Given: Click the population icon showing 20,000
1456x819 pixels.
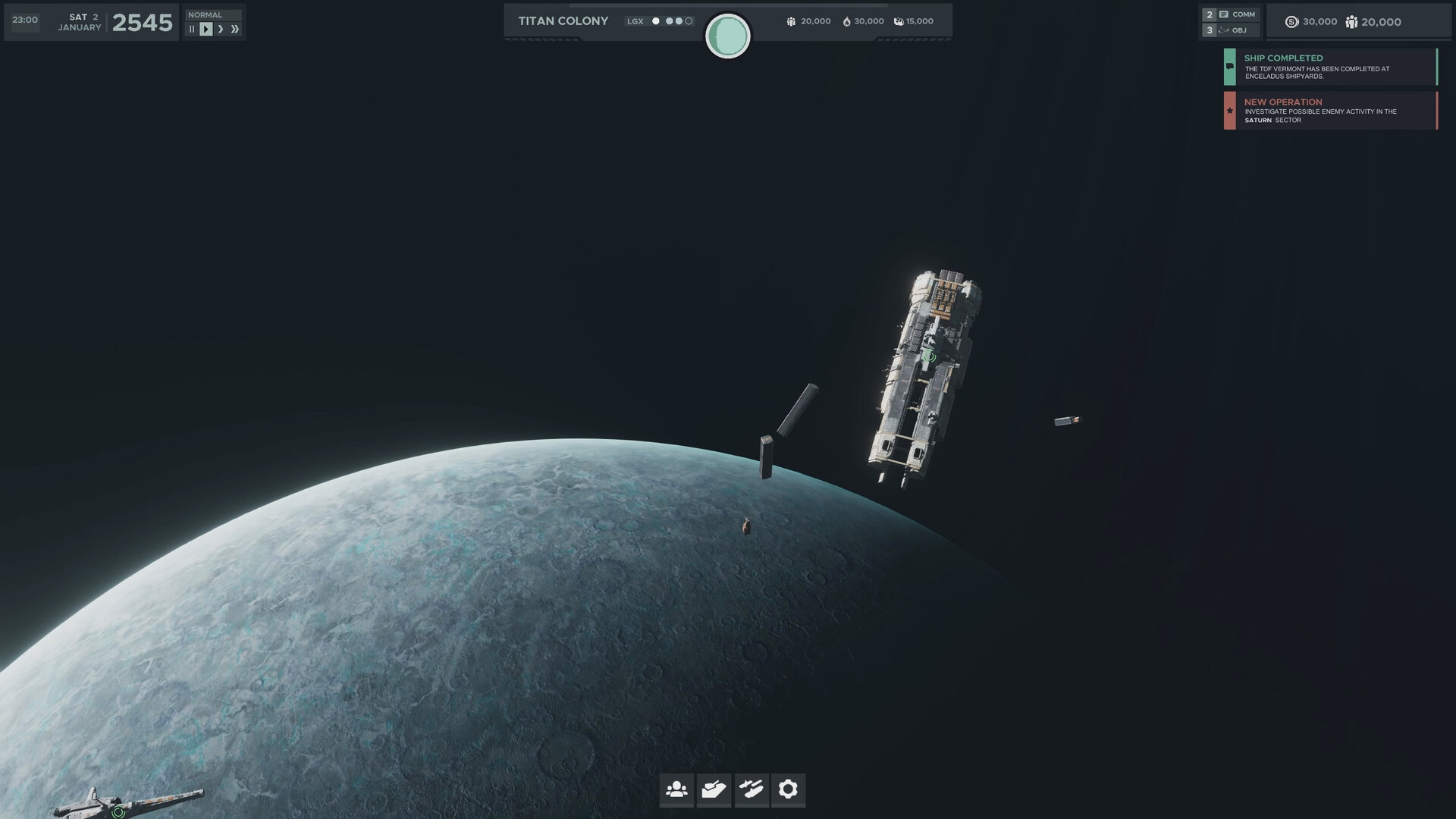Looking at the screenshot, I should click(x=1351, y=22).
